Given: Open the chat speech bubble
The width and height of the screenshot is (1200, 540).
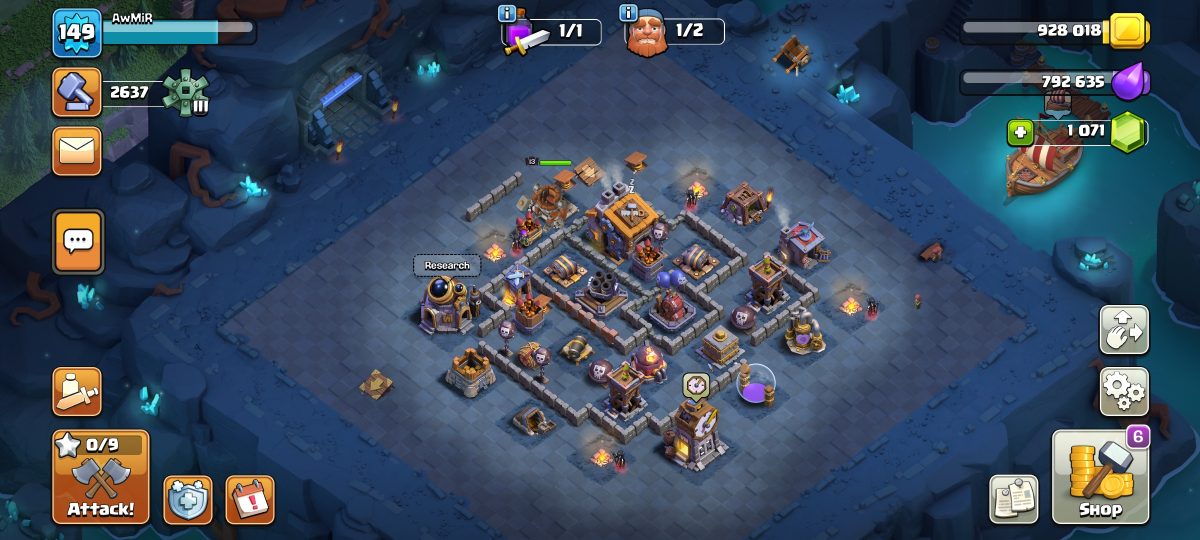Looking at the screenshot, I should [x=77, y=241].
